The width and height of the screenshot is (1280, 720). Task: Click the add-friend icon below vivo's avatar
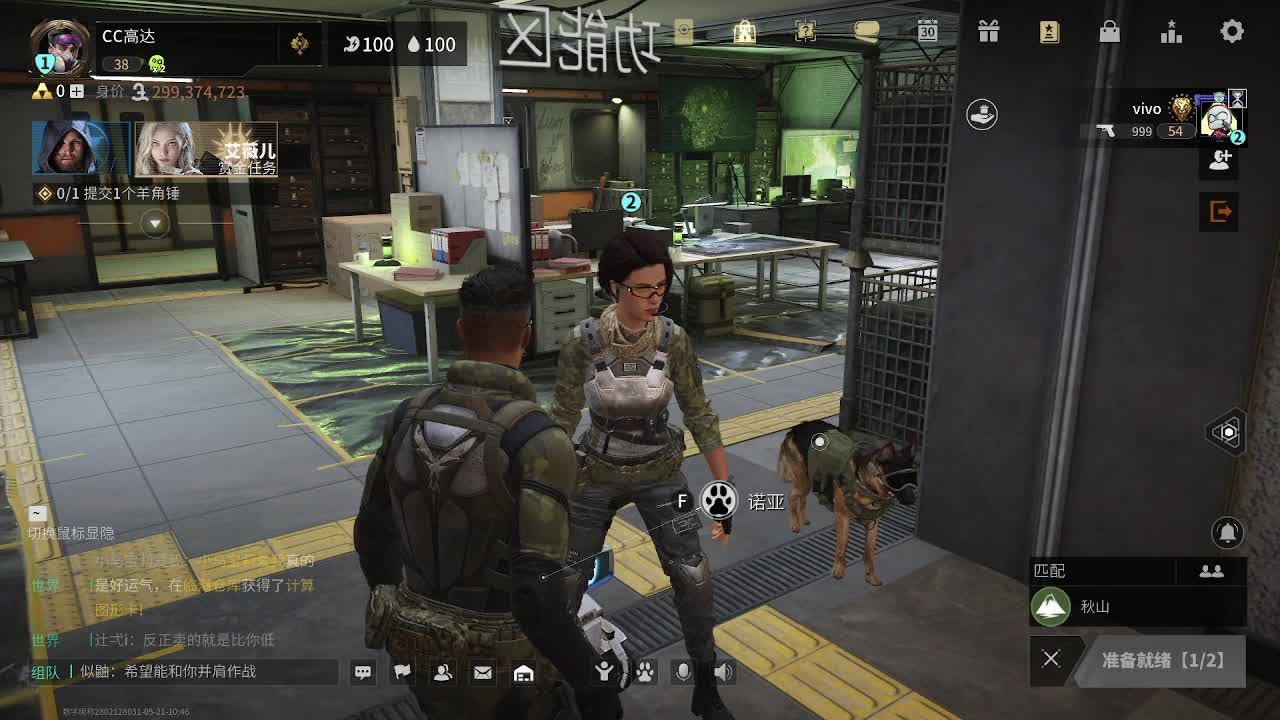[1219, 160]
